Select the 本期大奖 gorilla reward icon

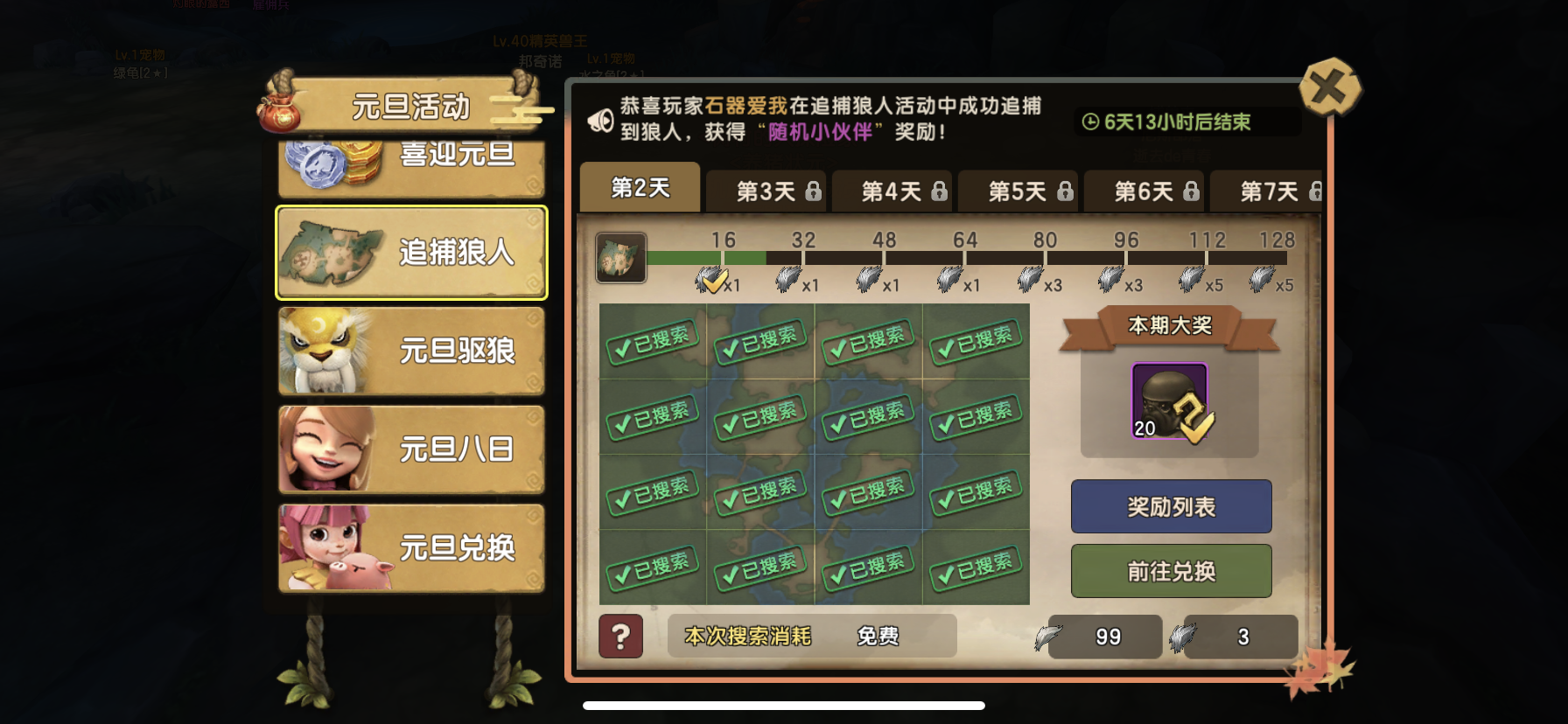click(1171, 400)
